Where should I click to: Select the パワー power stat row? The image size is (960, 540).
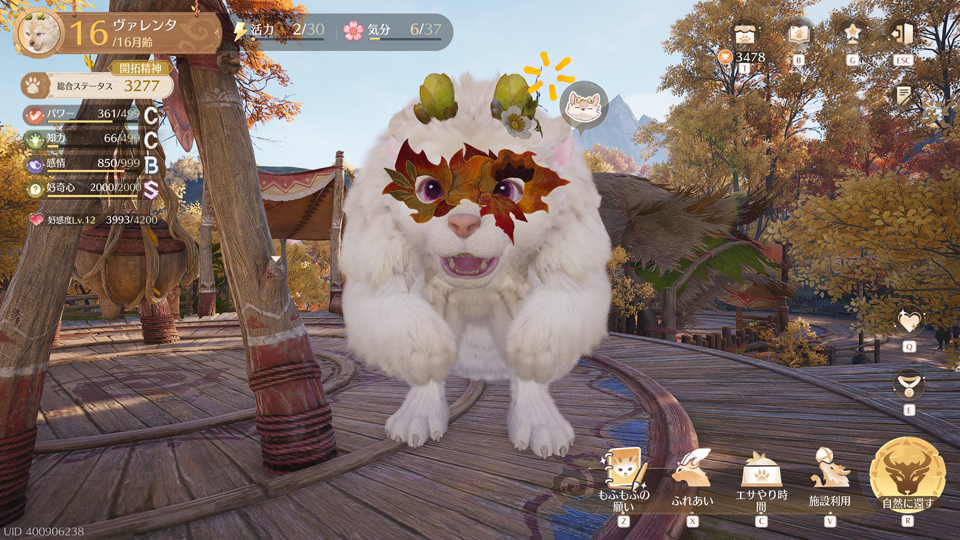click(92, 116)
